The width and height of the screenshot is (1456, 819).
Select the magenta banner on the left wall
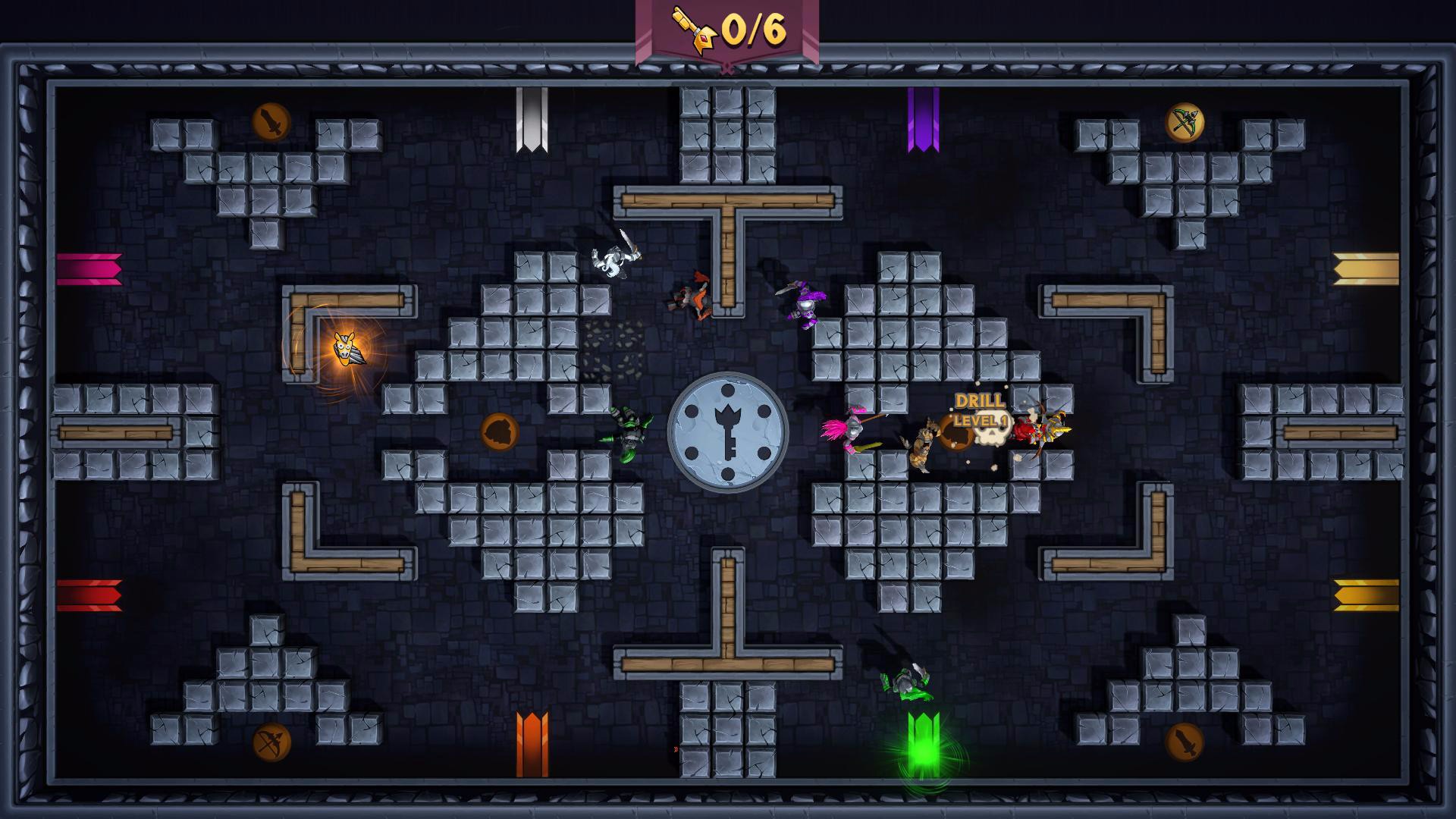pyautogui.click(x=89, y=269)
